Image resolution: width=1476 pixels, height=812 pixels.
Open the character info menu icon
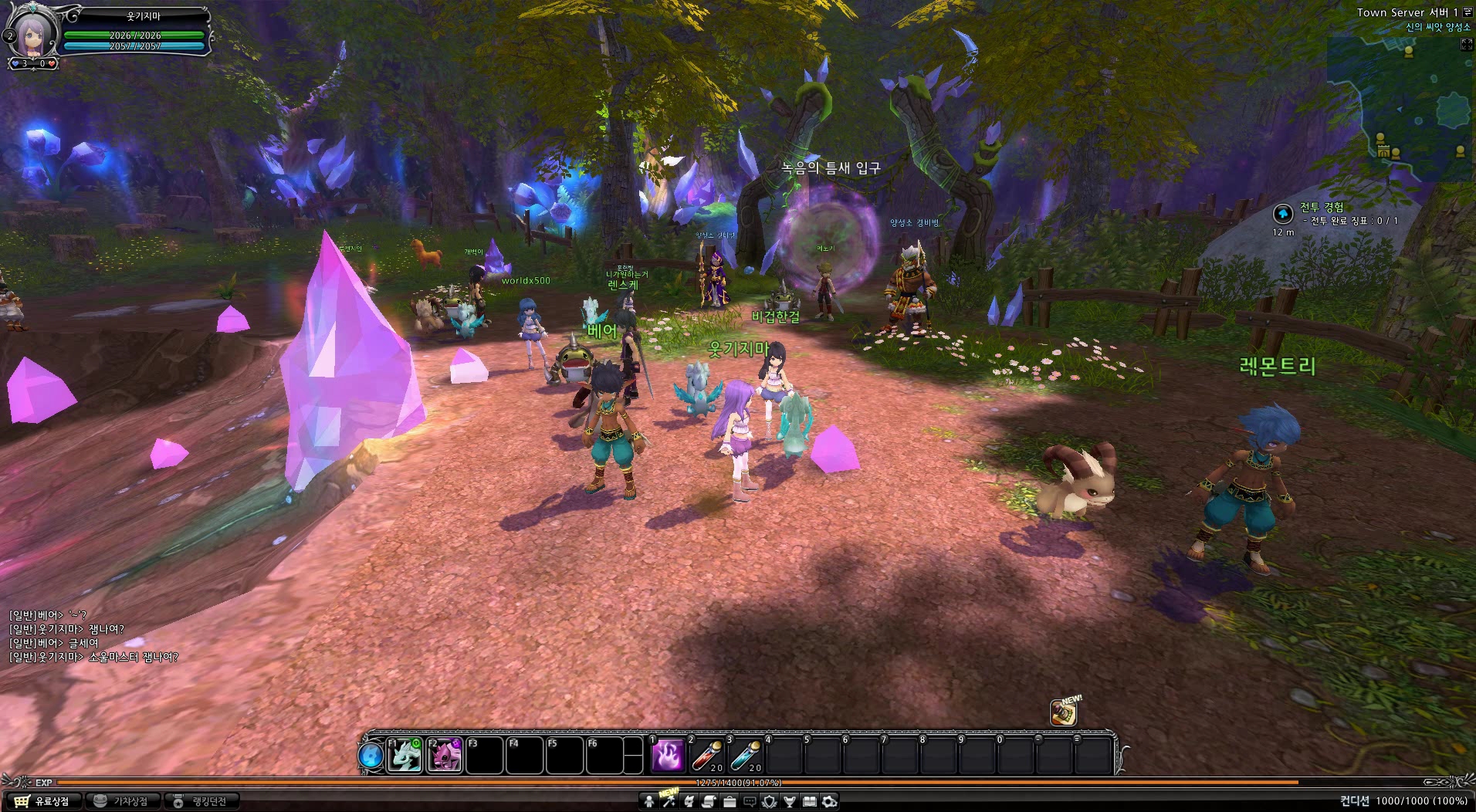[x=649, y=802]
